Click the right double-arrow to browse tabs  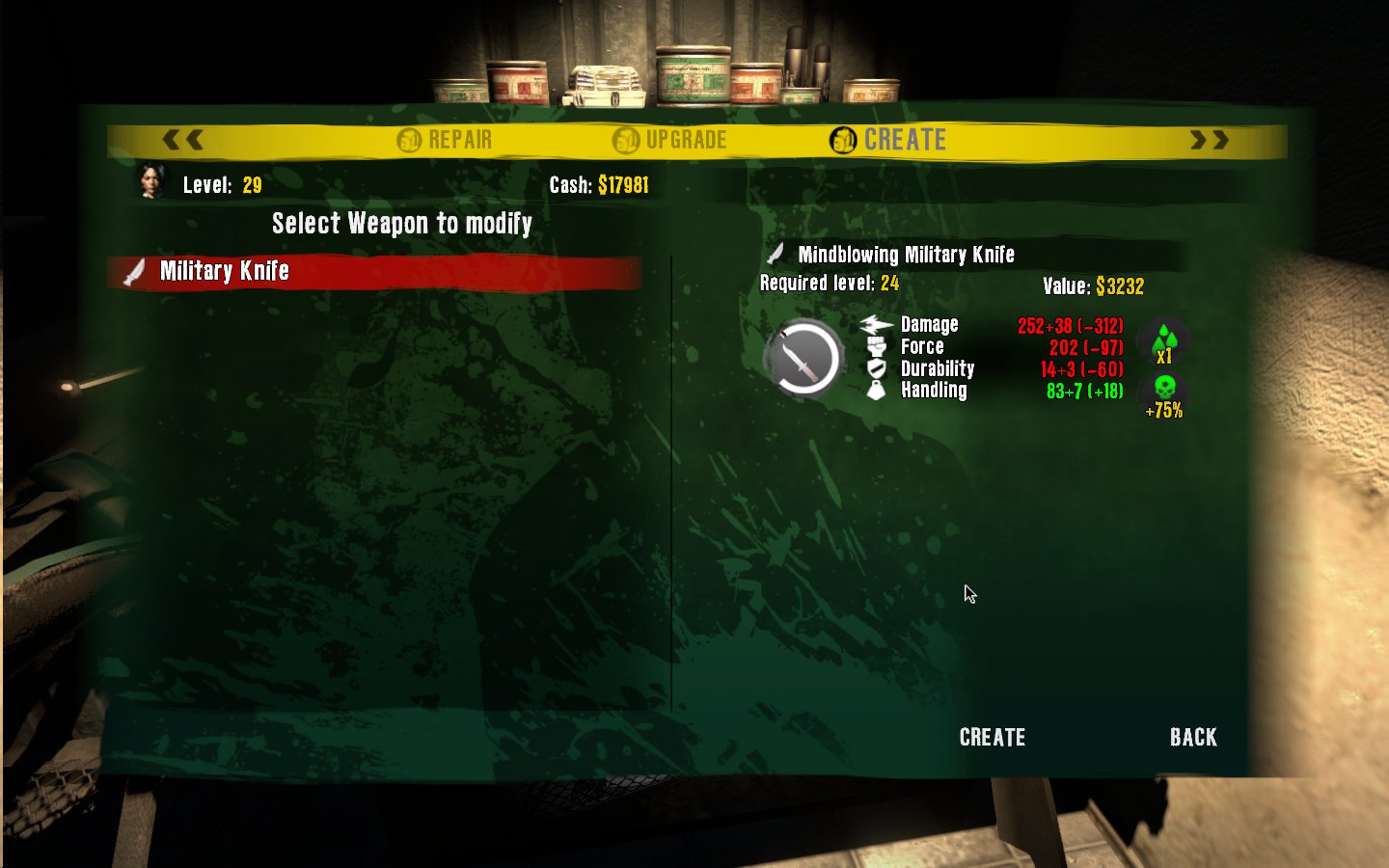click(1207, 140)
